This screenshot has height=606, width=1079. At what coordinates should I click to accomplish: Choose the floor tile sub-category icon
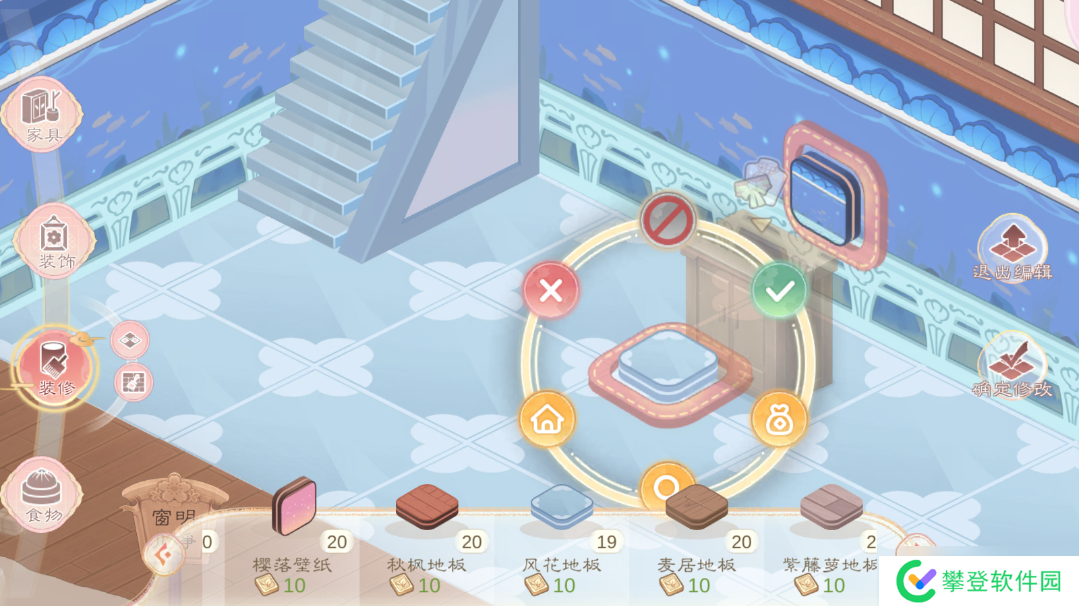pyautogui.click(x=130, y=341)
